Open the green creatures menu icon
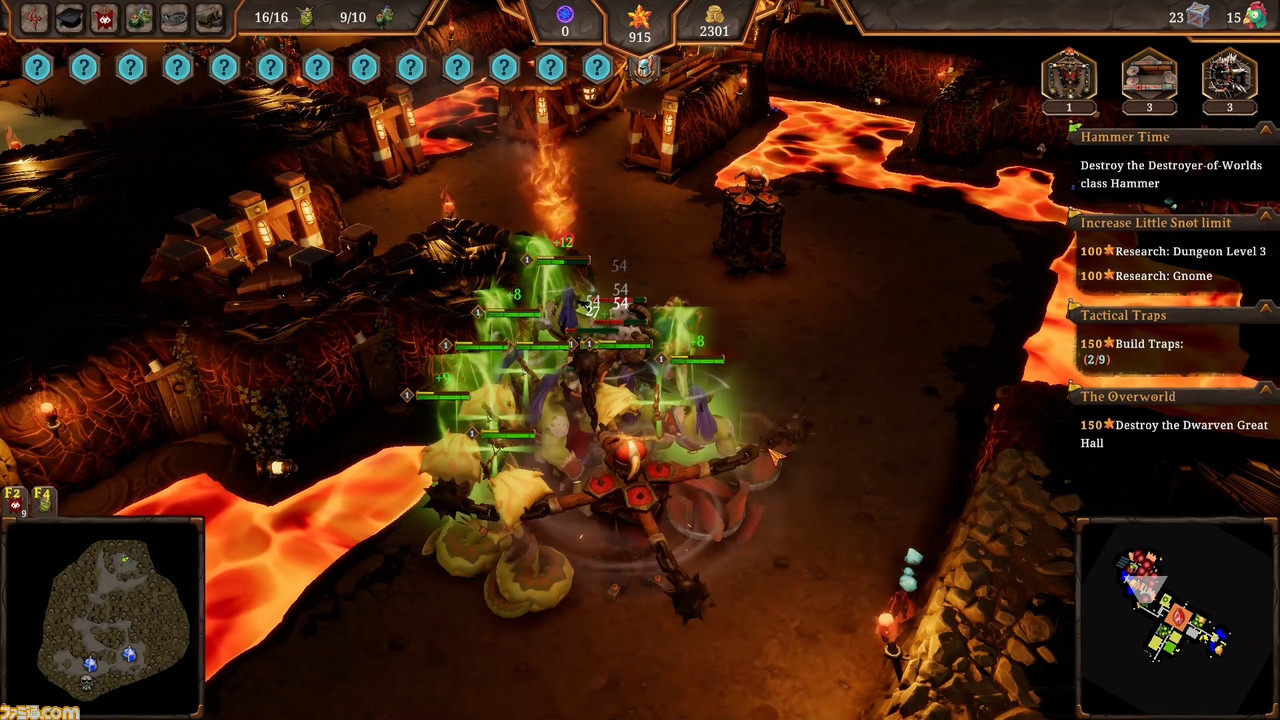This screenshot has width=1280, height=720. (140, 18)
